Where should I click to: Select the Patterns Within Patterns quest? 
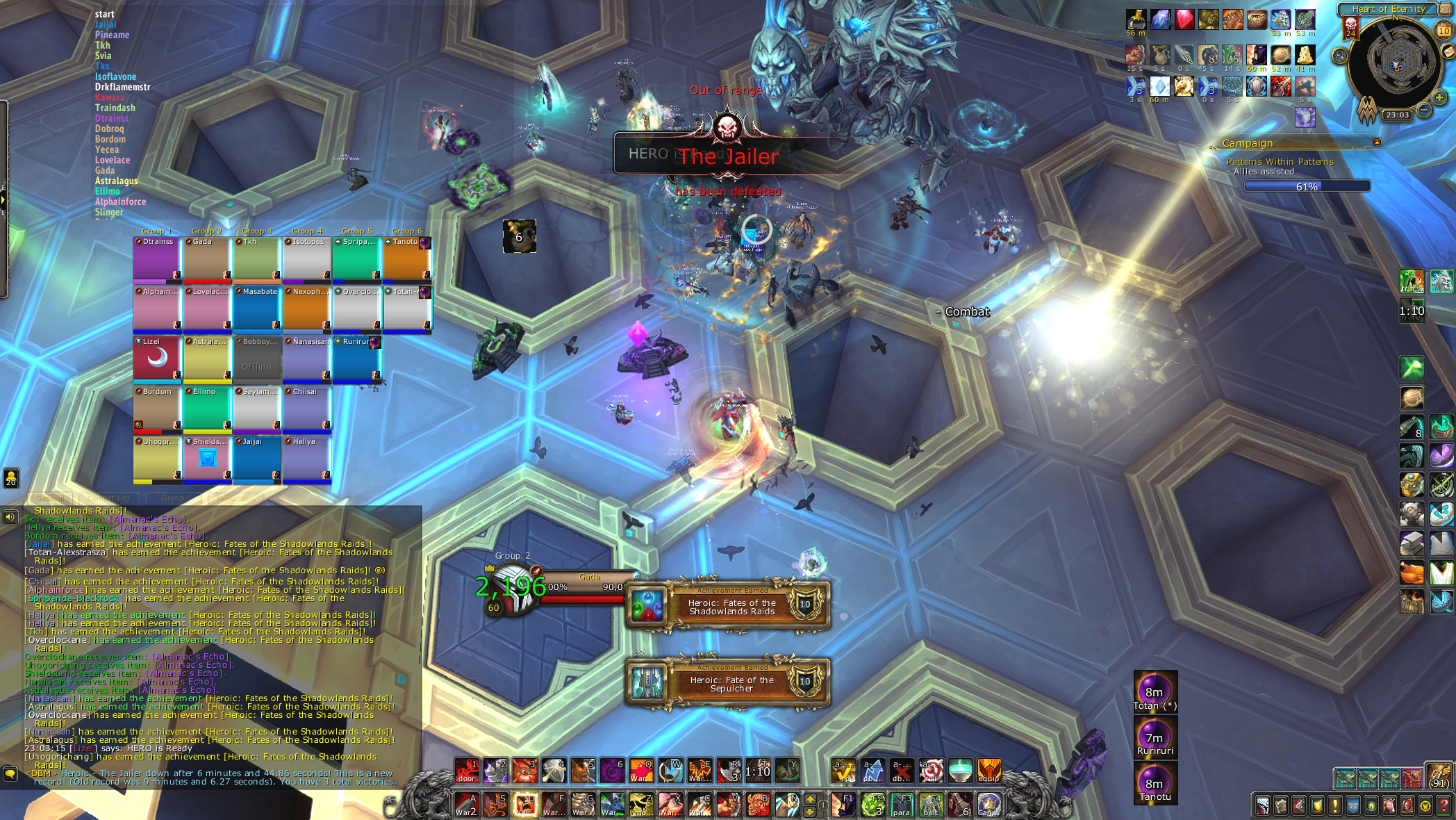coord(1280,162)
